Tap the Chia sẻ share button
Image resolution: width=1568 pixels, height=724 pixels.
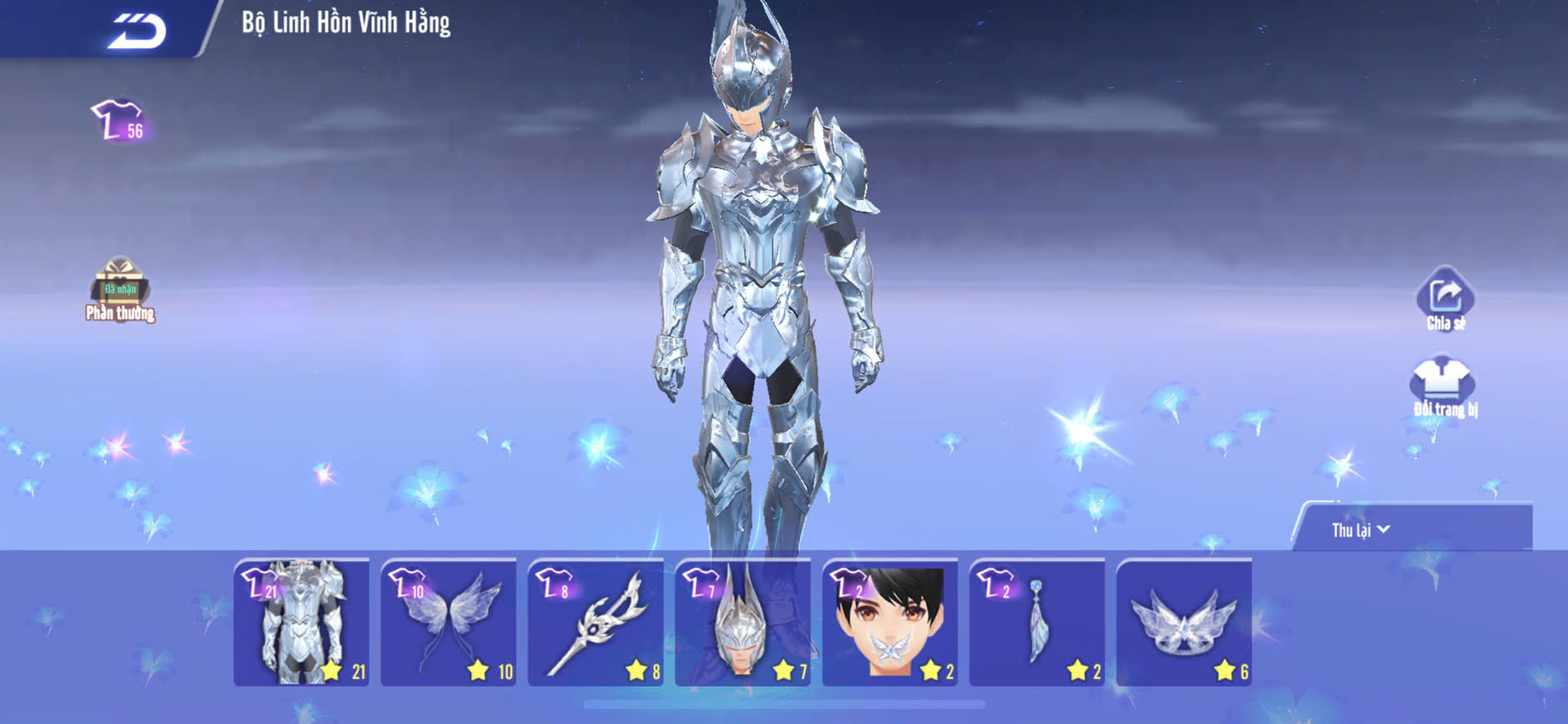(x=1446, y=300)
